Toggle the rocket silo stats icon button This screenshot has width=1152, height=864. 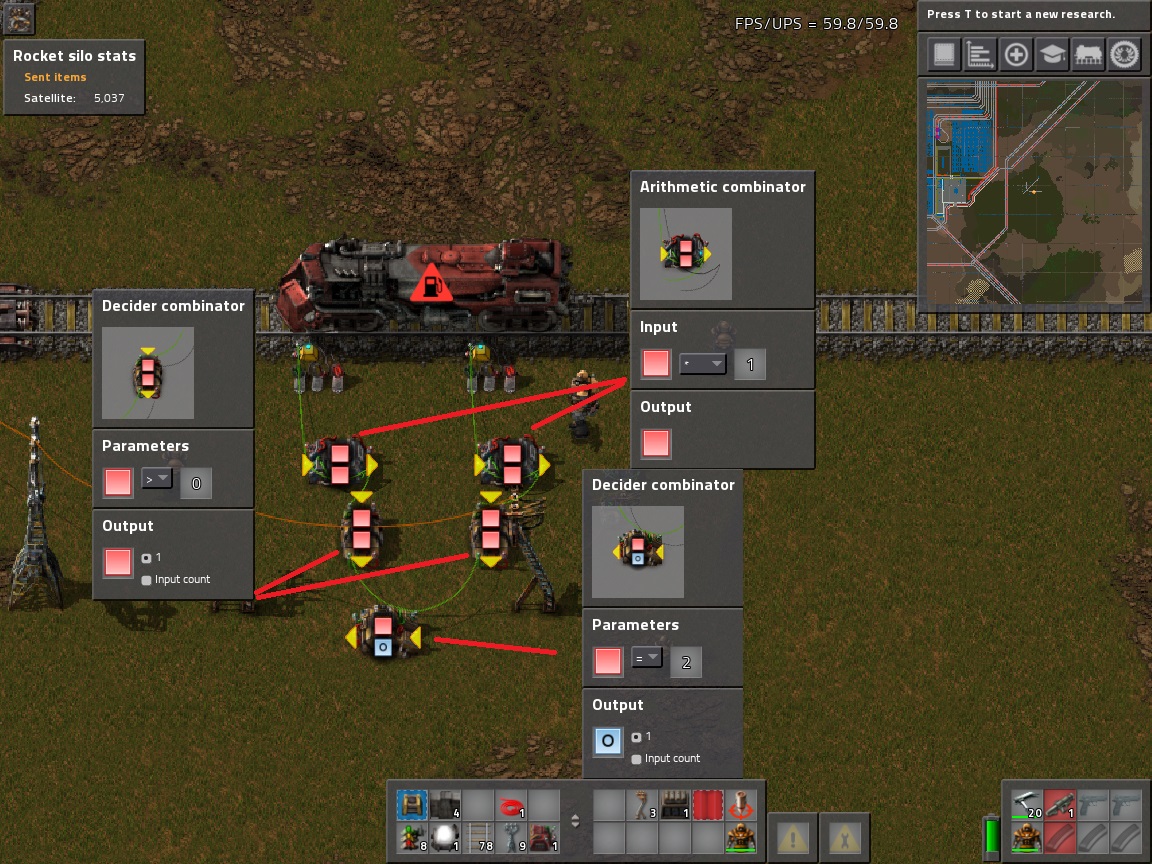(19, 17)
